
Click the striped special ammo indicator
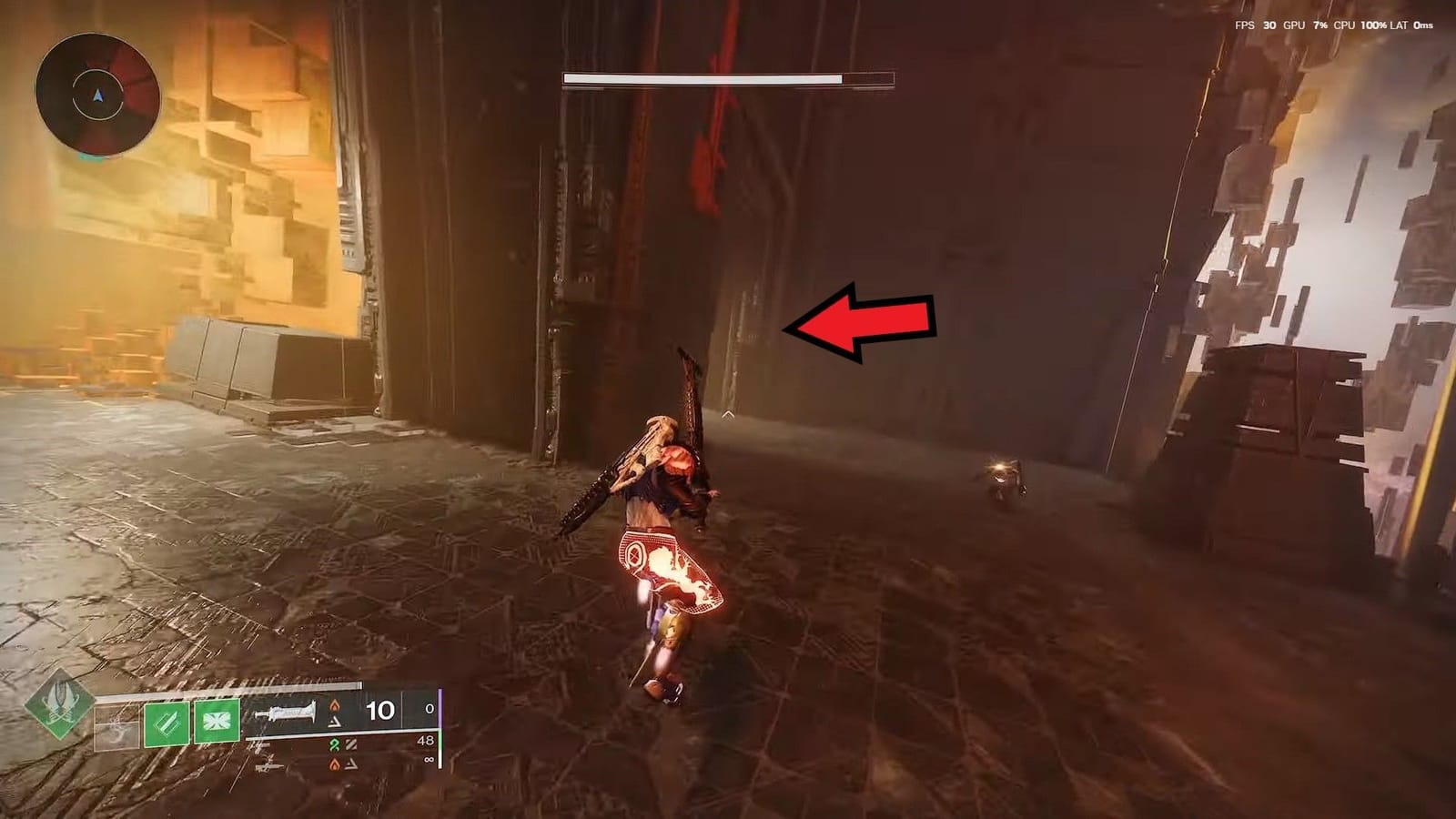tap(350, 743)
